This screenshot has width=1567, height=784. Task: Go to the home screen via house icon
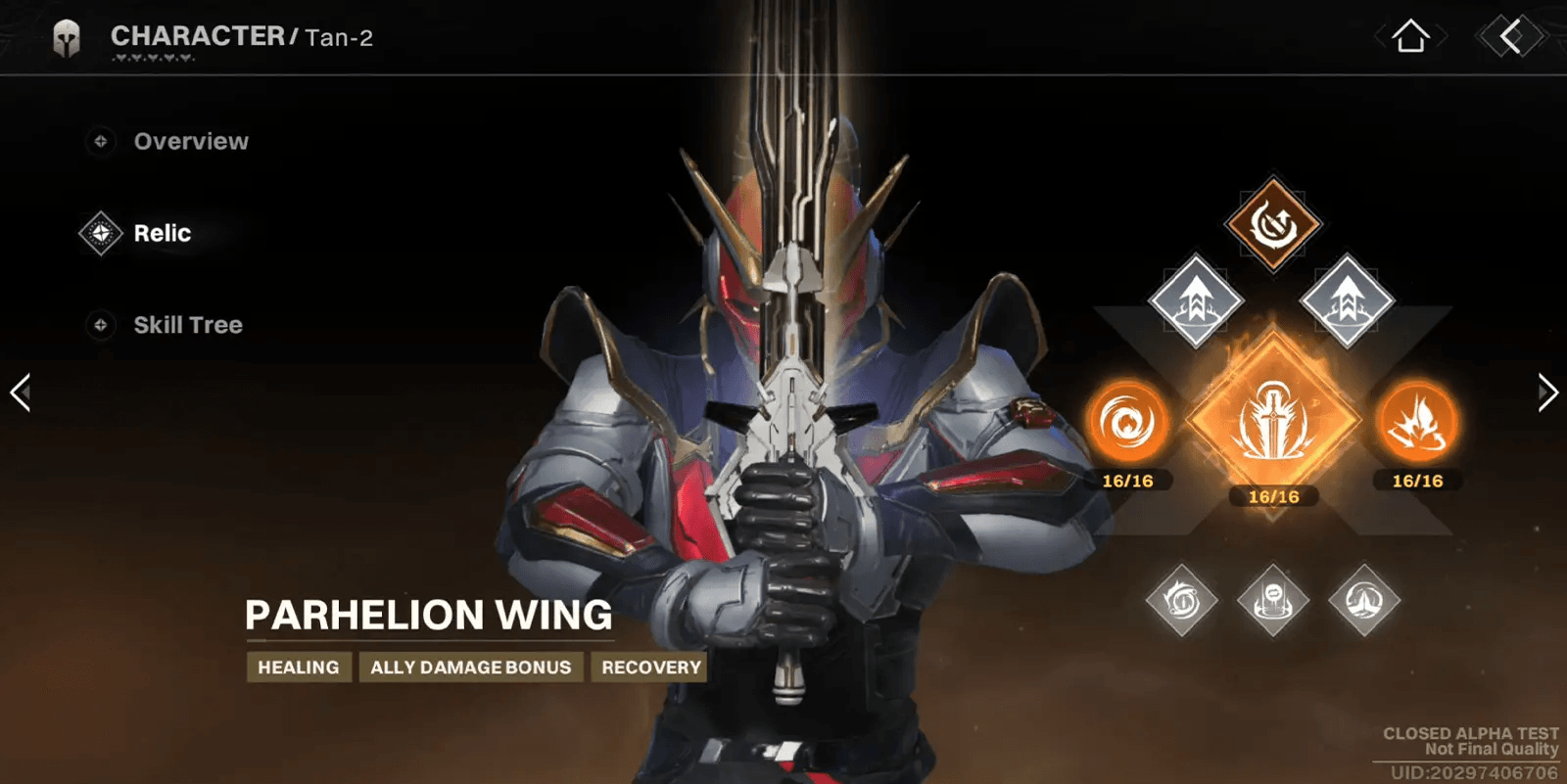pos(1410,37)
